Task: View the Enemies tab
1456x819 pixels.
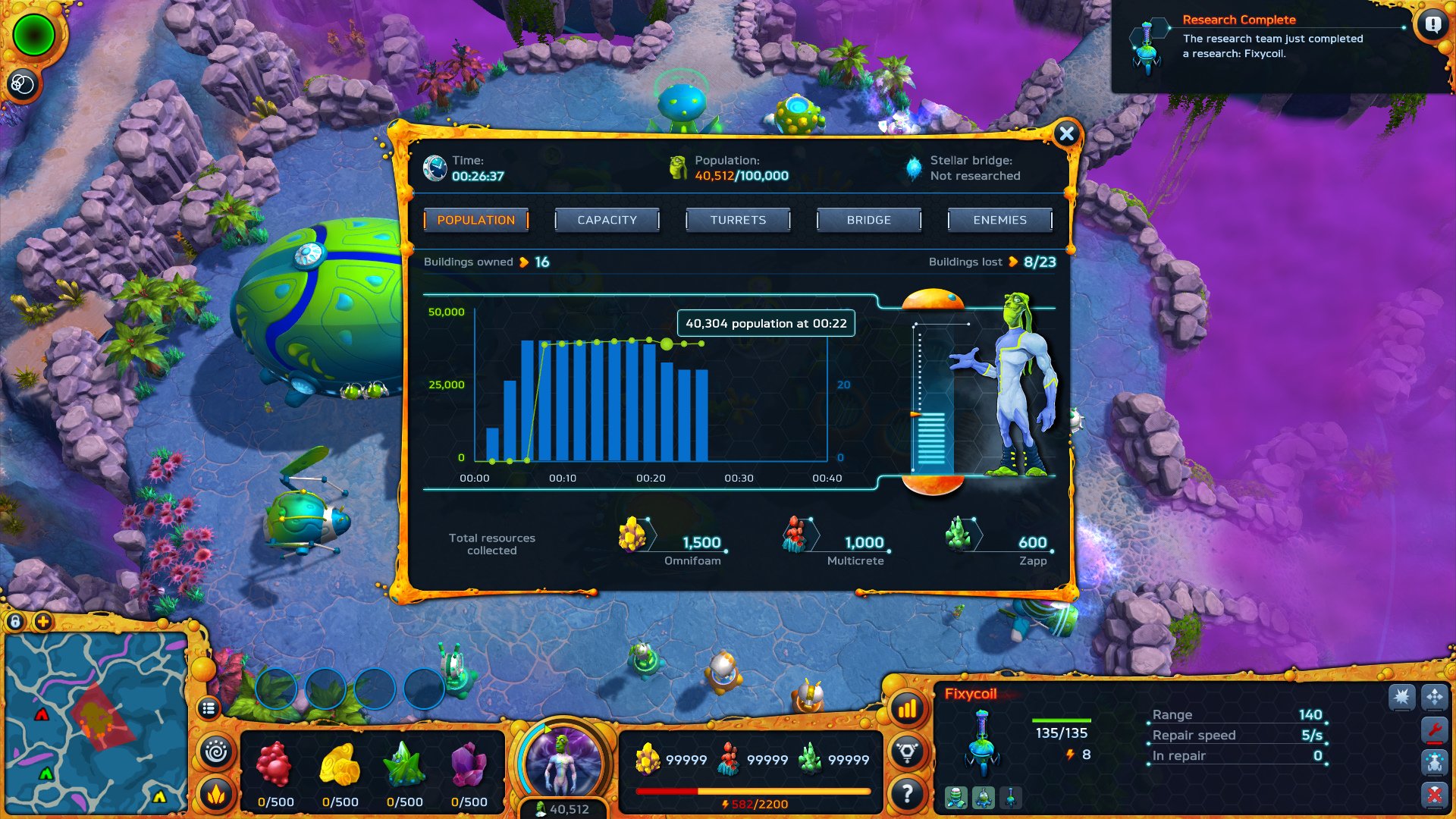Action: pos(999,220)
